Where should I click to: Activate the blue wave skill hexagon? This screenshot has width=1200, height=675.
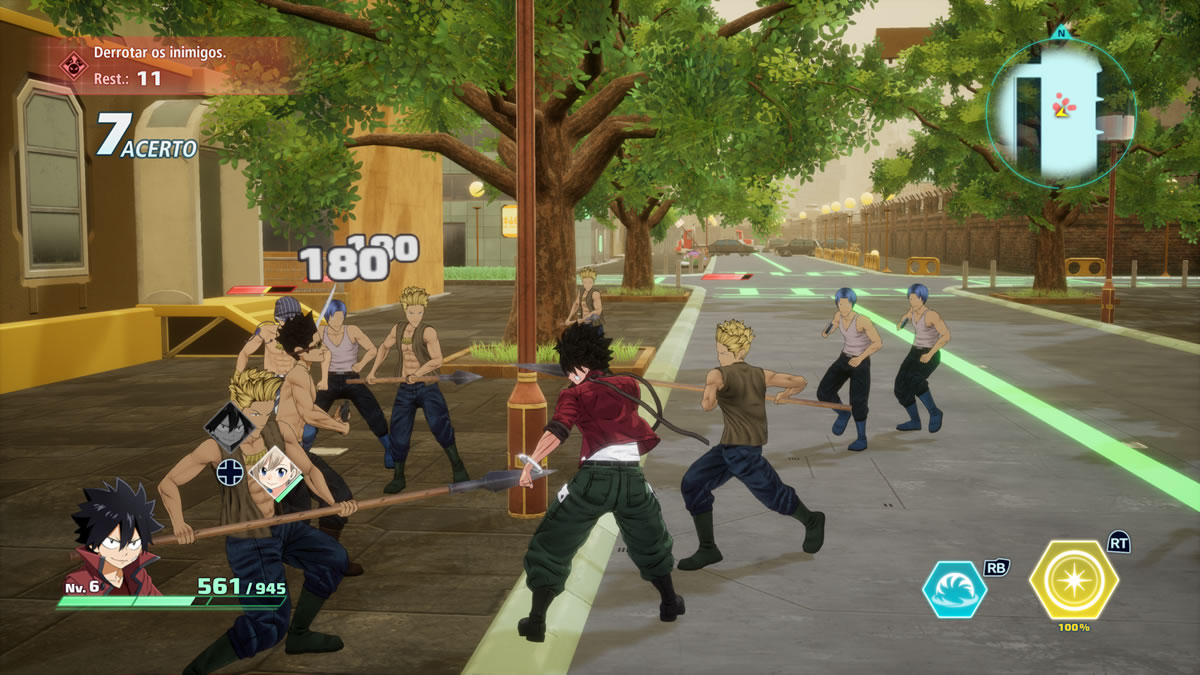click(x=954, y=590)
